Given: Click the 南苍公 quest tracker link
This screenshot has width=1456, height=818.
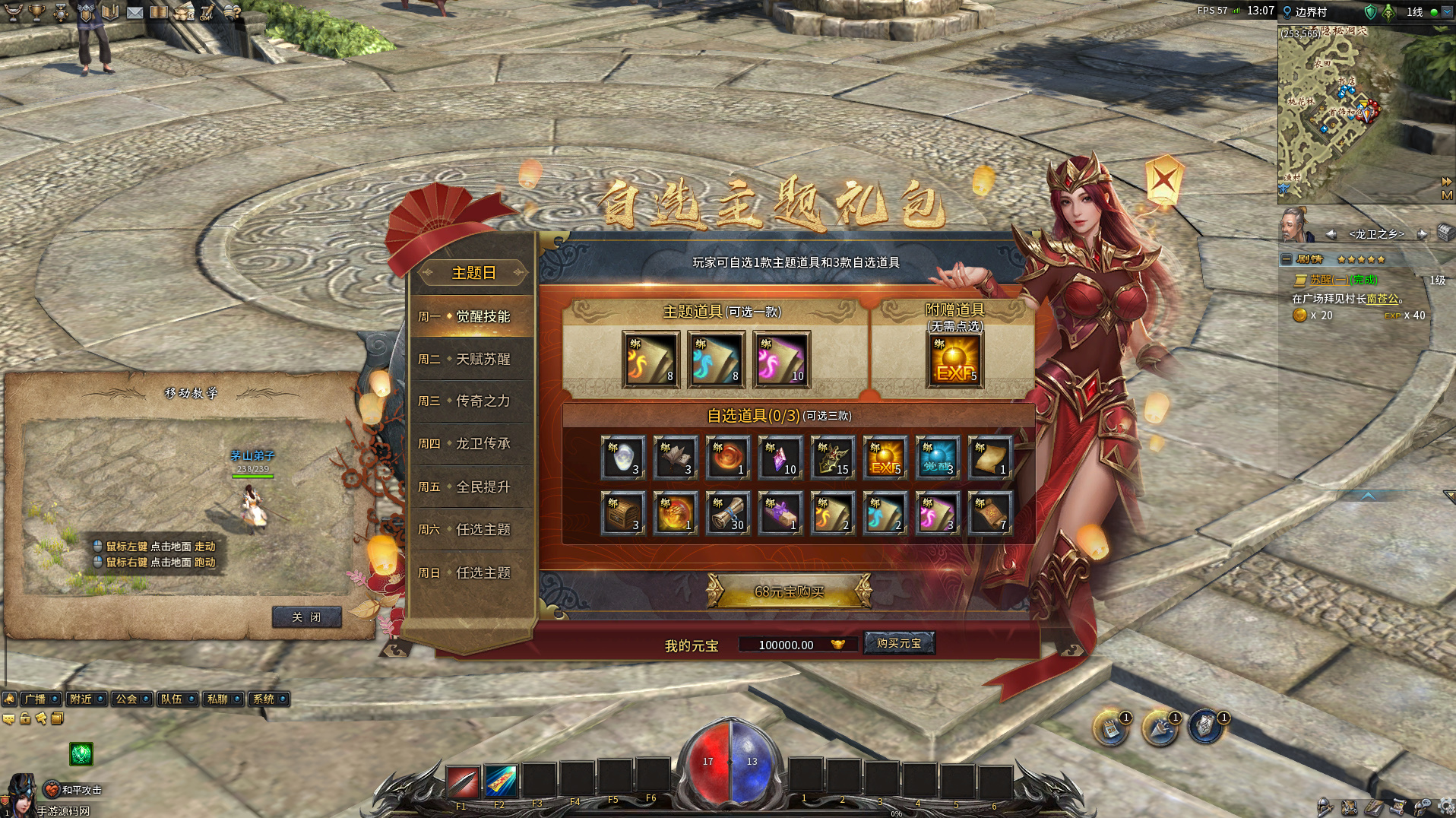Looking at the screenshot, I should 1382,299.
